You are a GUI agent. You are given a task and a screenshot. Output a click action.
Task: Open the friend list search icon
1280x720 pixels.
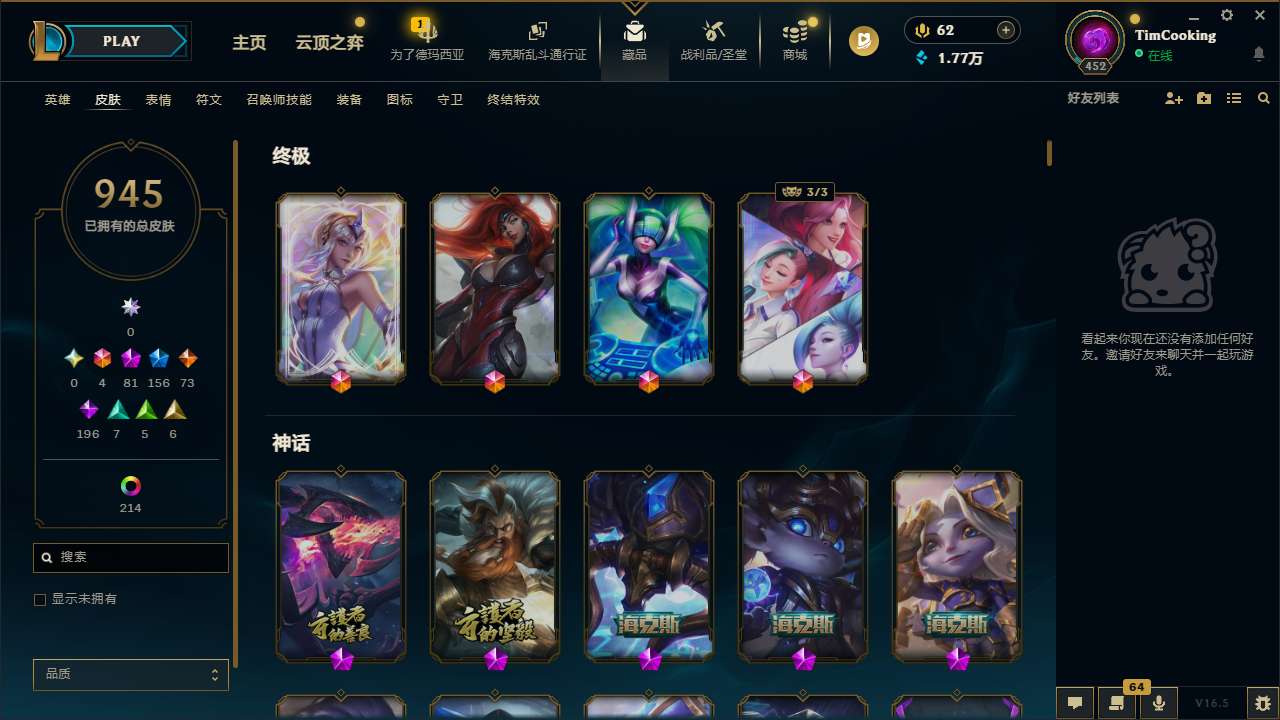tap(1264, 100)
